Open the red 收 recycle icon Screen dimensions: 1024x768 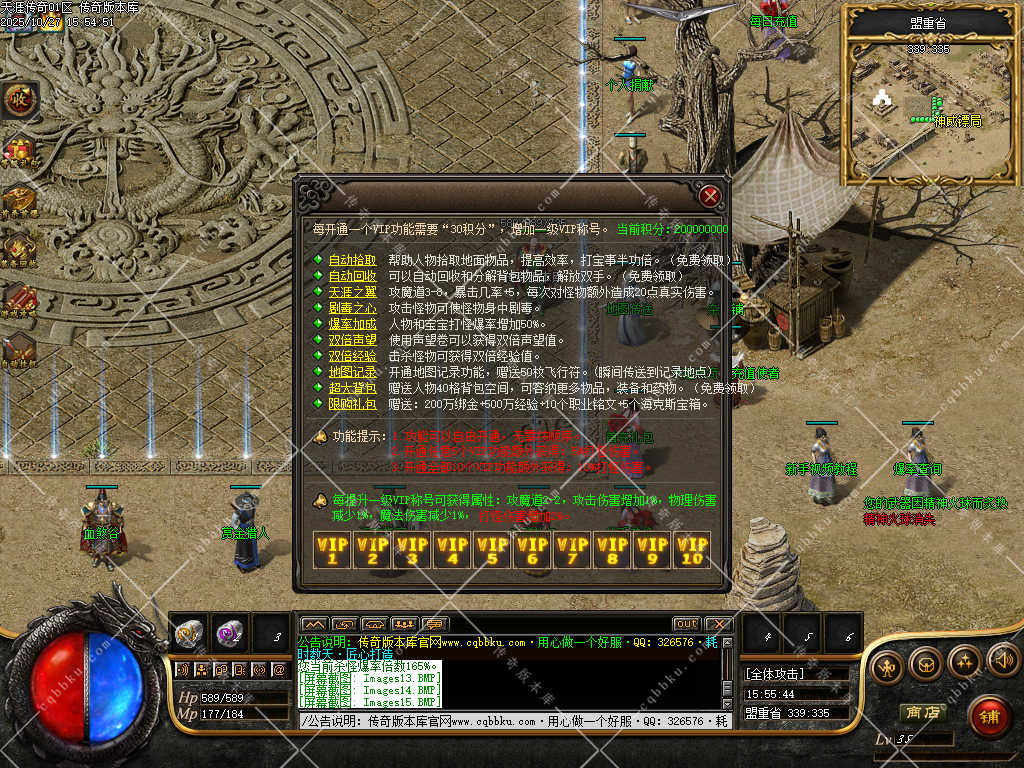pyautogui.click(x=18, y=99)
